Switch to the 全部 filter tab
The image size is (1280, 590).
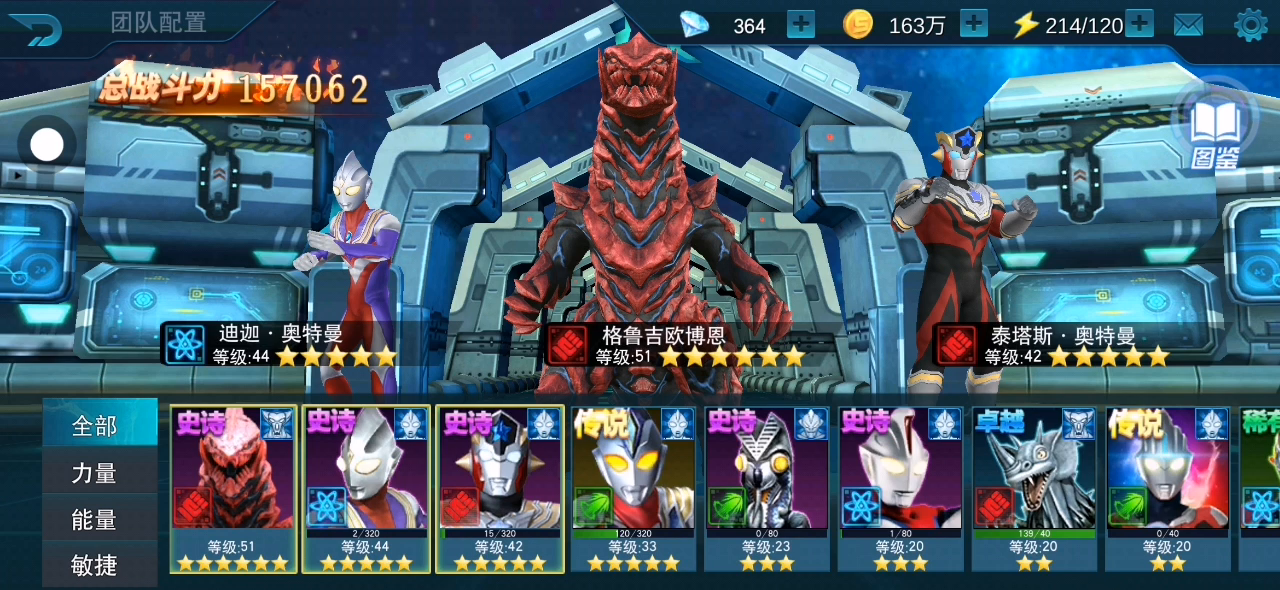pyautogui.click(x=96, y=426)
